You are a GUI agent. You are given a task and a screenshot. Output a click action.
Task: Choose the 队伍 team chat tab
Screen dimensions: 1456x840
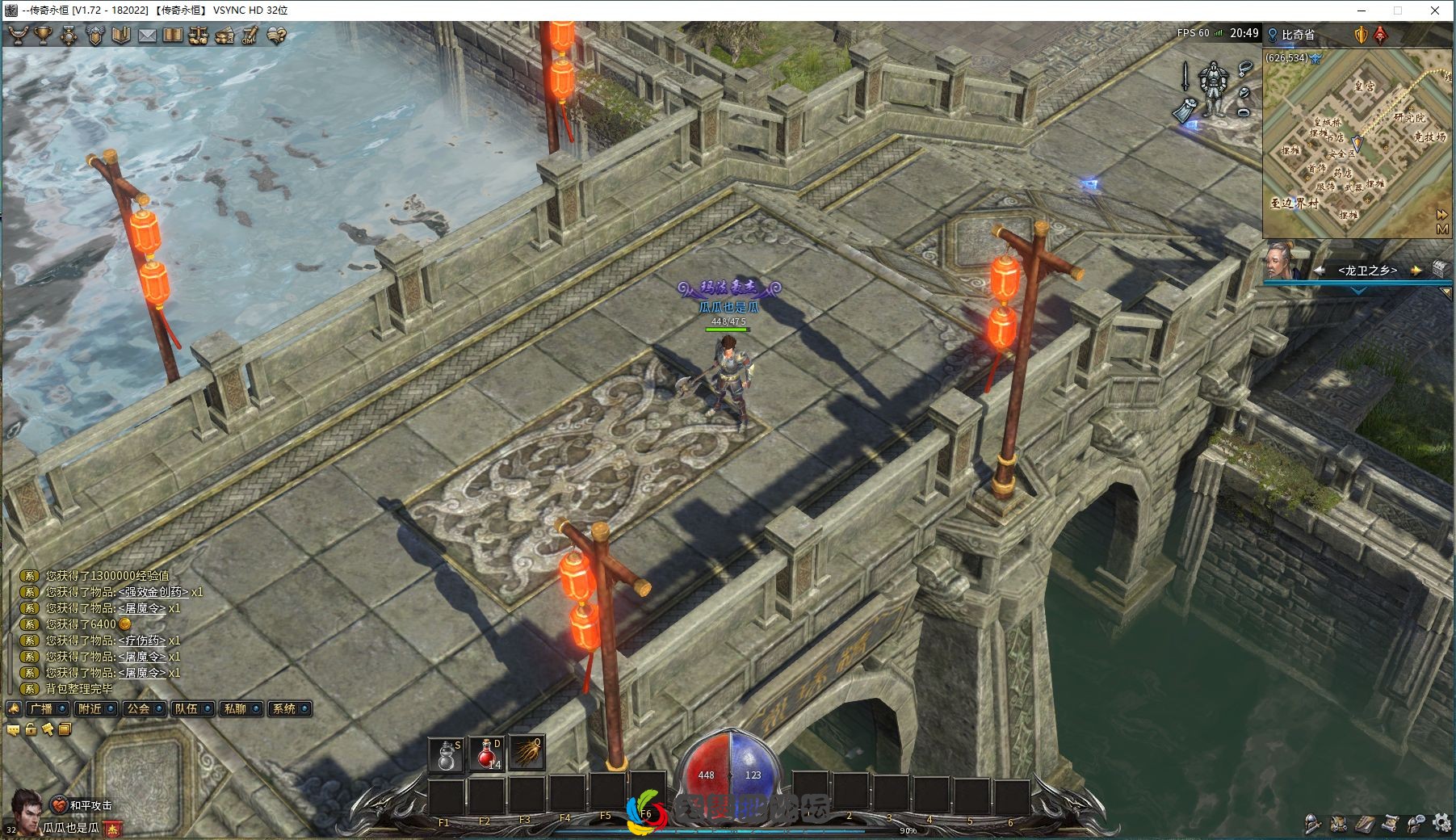(x=187, y=708)
